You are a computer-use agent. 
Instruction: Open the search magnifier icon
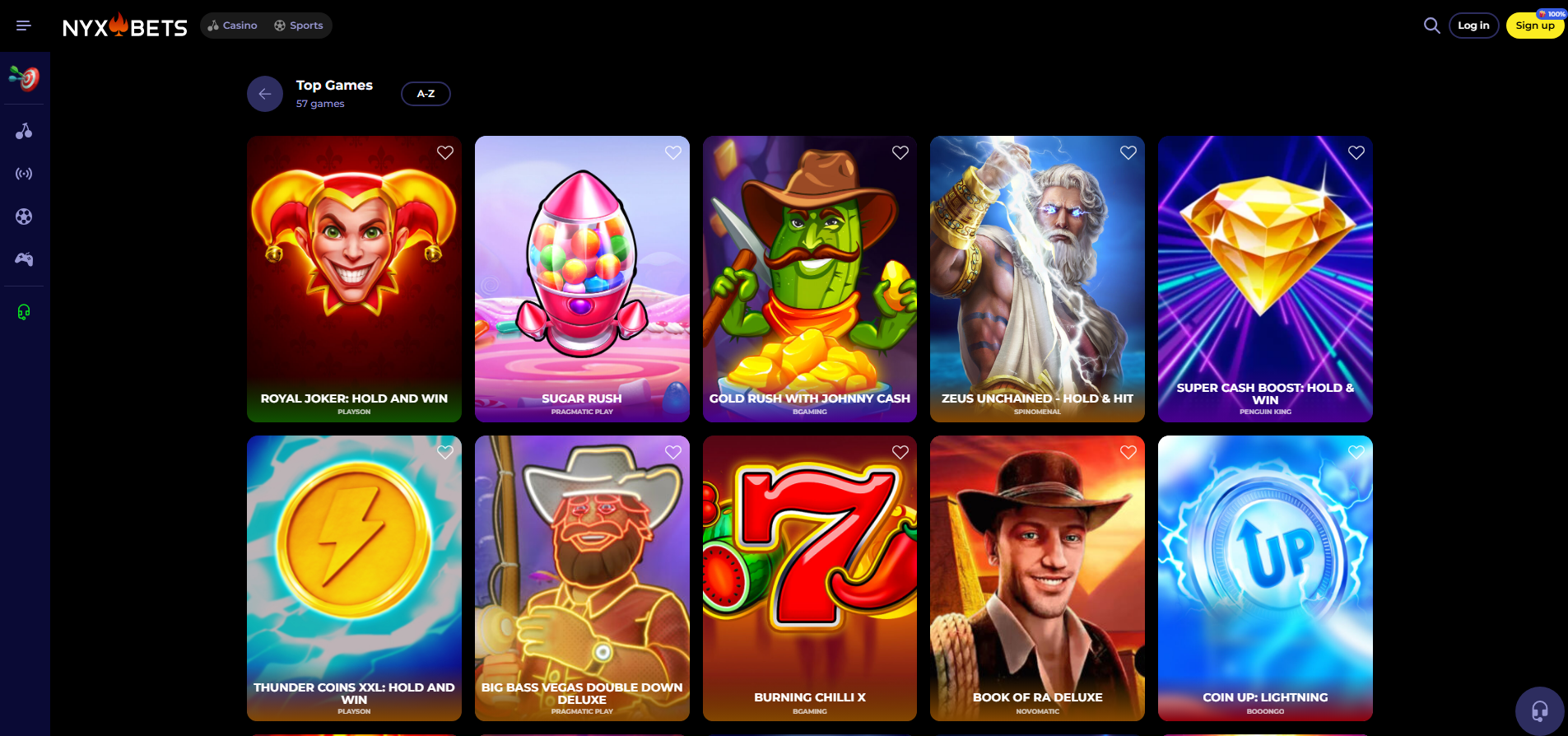click(x=1431, y=26)
